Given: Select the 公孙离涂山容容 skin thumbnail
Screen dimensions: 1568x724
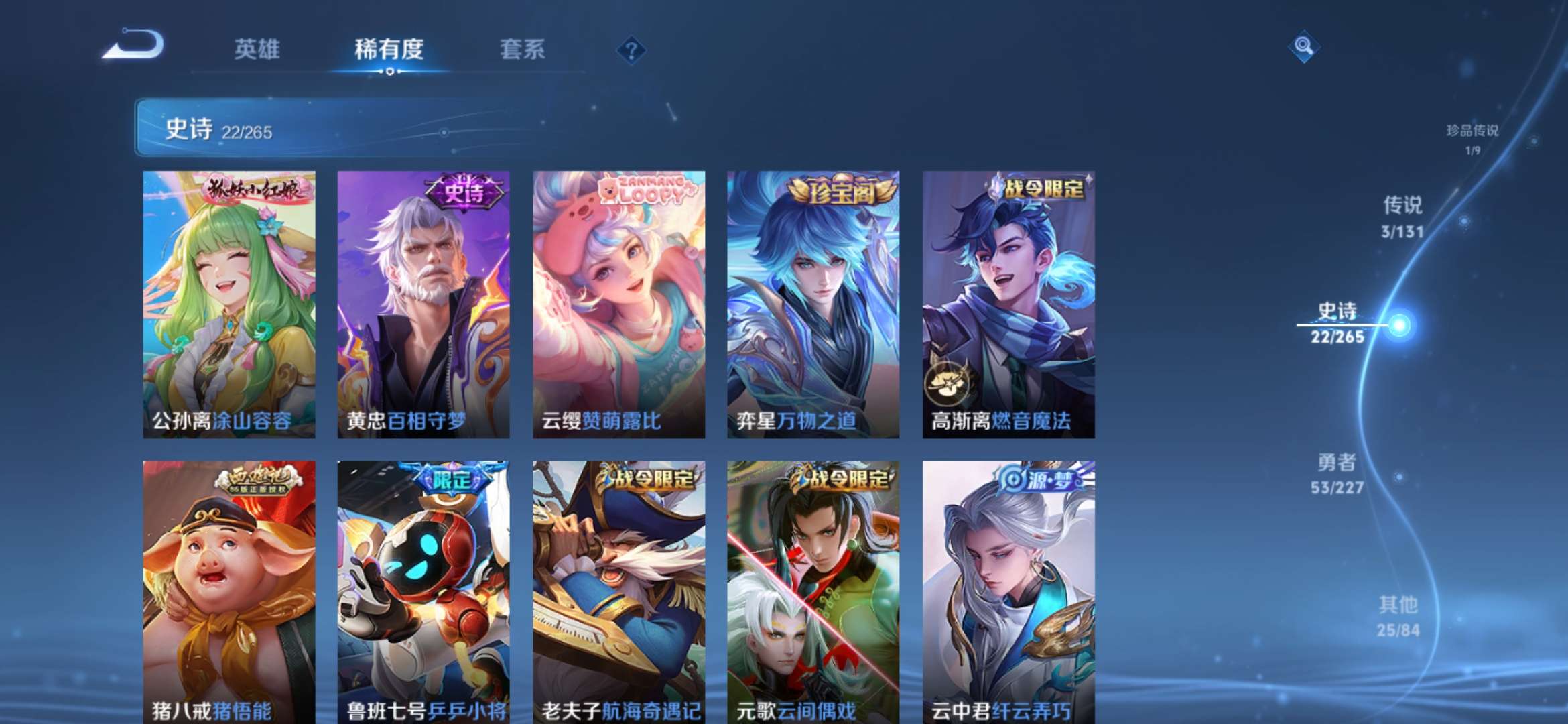Looking at the screenshot, I should click(x=227, y=302).
